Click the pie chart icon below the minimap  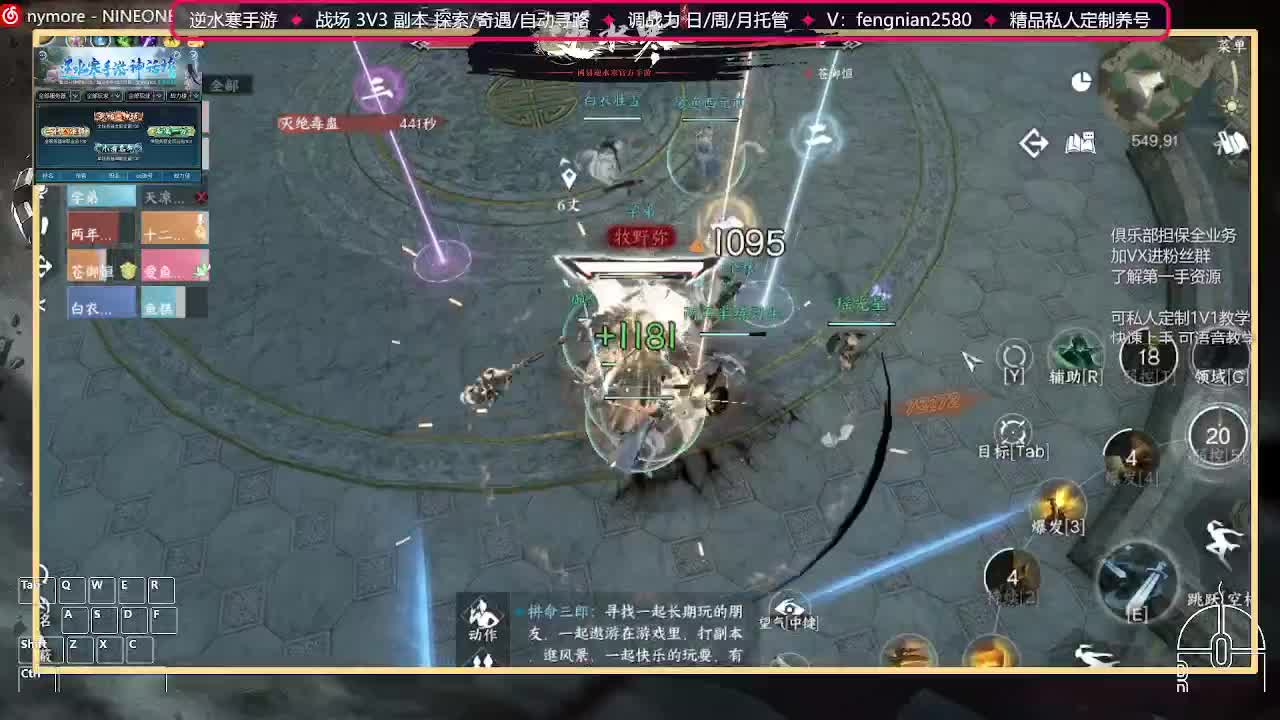(1081, 82)
